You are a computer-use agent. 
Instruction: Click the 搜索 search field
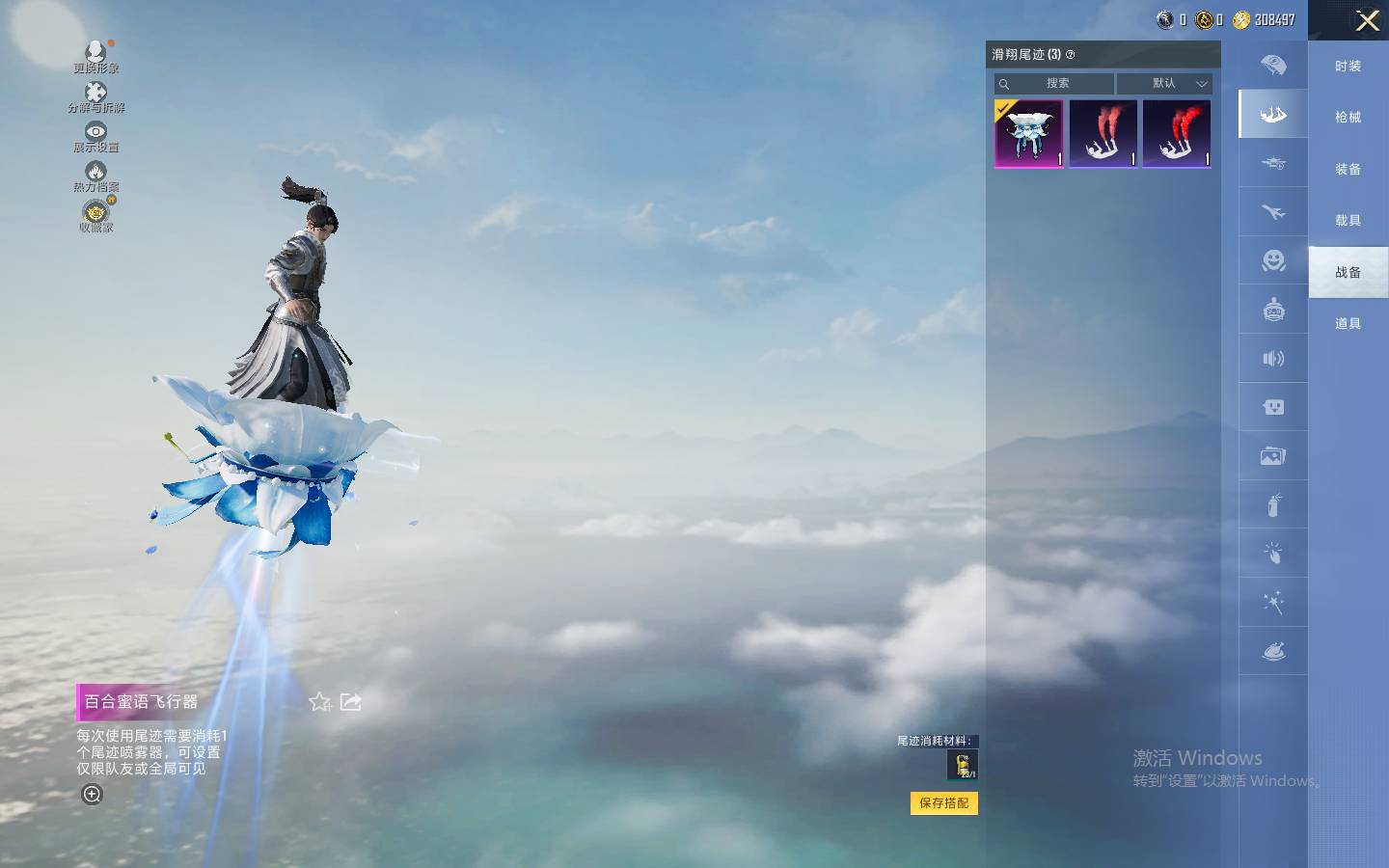pos(1057,84)
